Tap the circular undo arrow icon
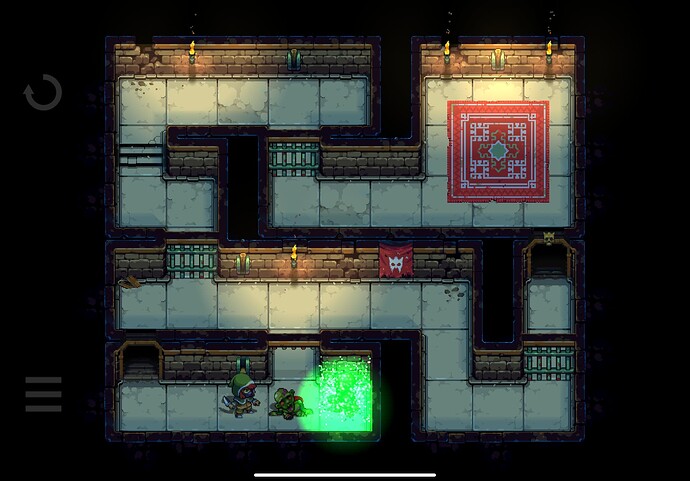Image resolution: width=690 pixels, height=481 pixels. coord(43,93)
